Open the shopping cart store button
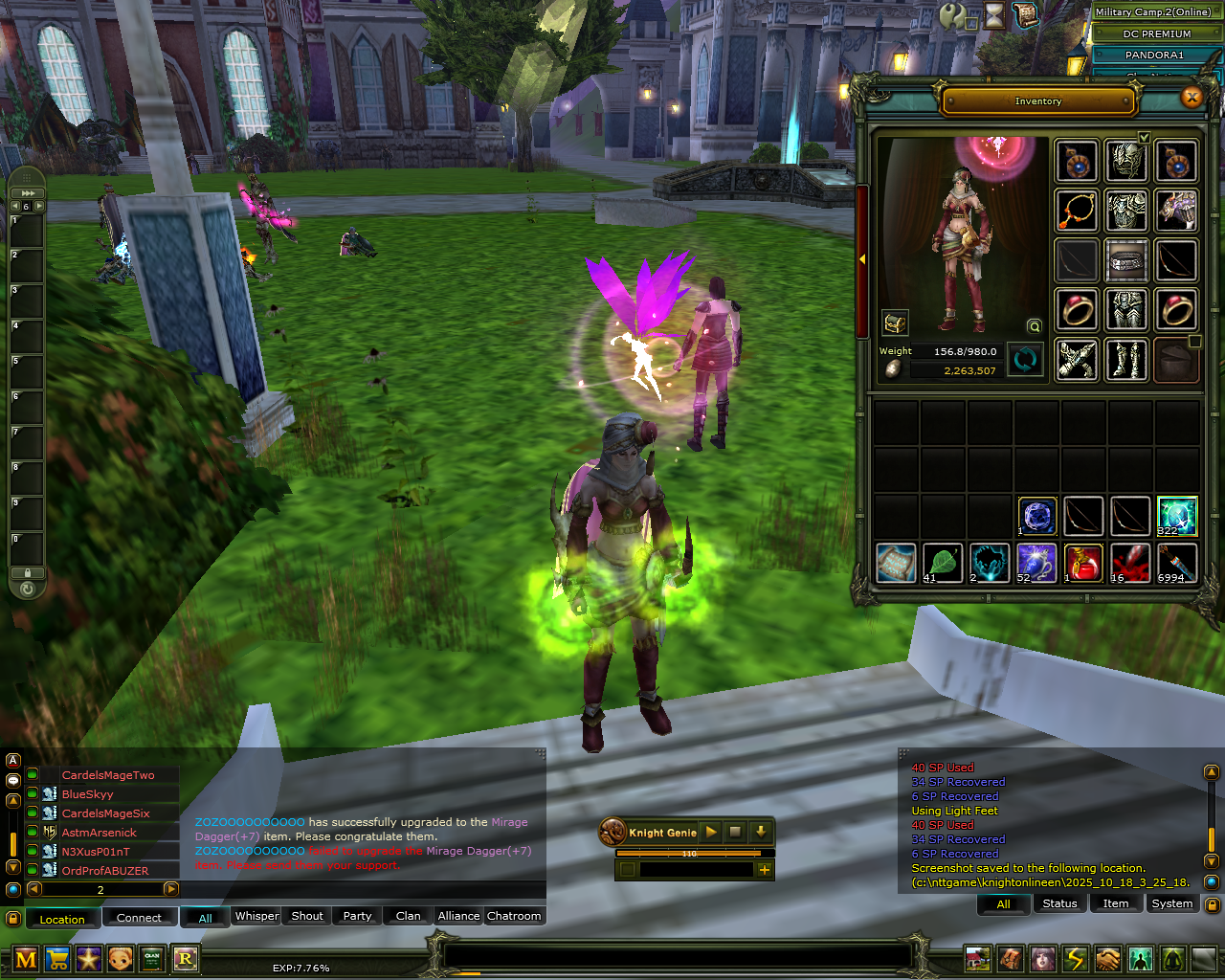 (57, 958)
